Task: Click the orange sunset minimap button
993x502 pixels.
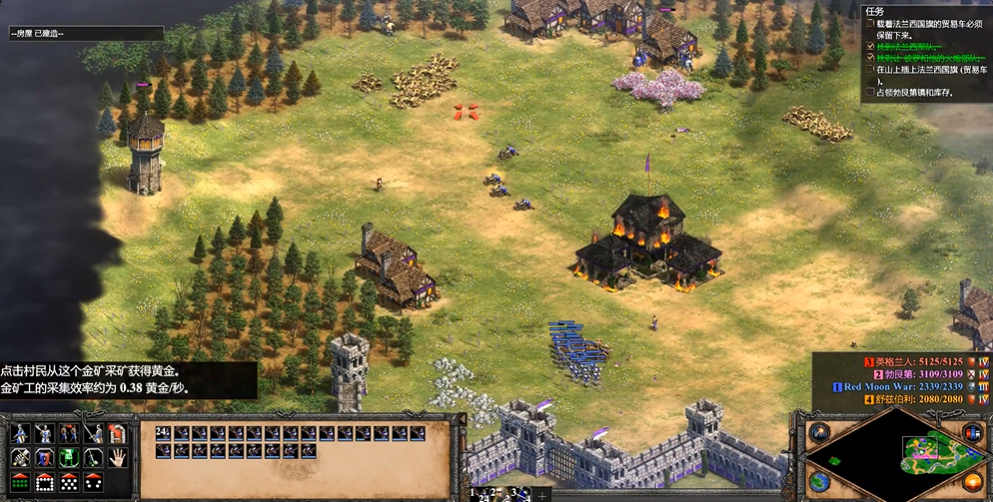Action: click(971, 483)
